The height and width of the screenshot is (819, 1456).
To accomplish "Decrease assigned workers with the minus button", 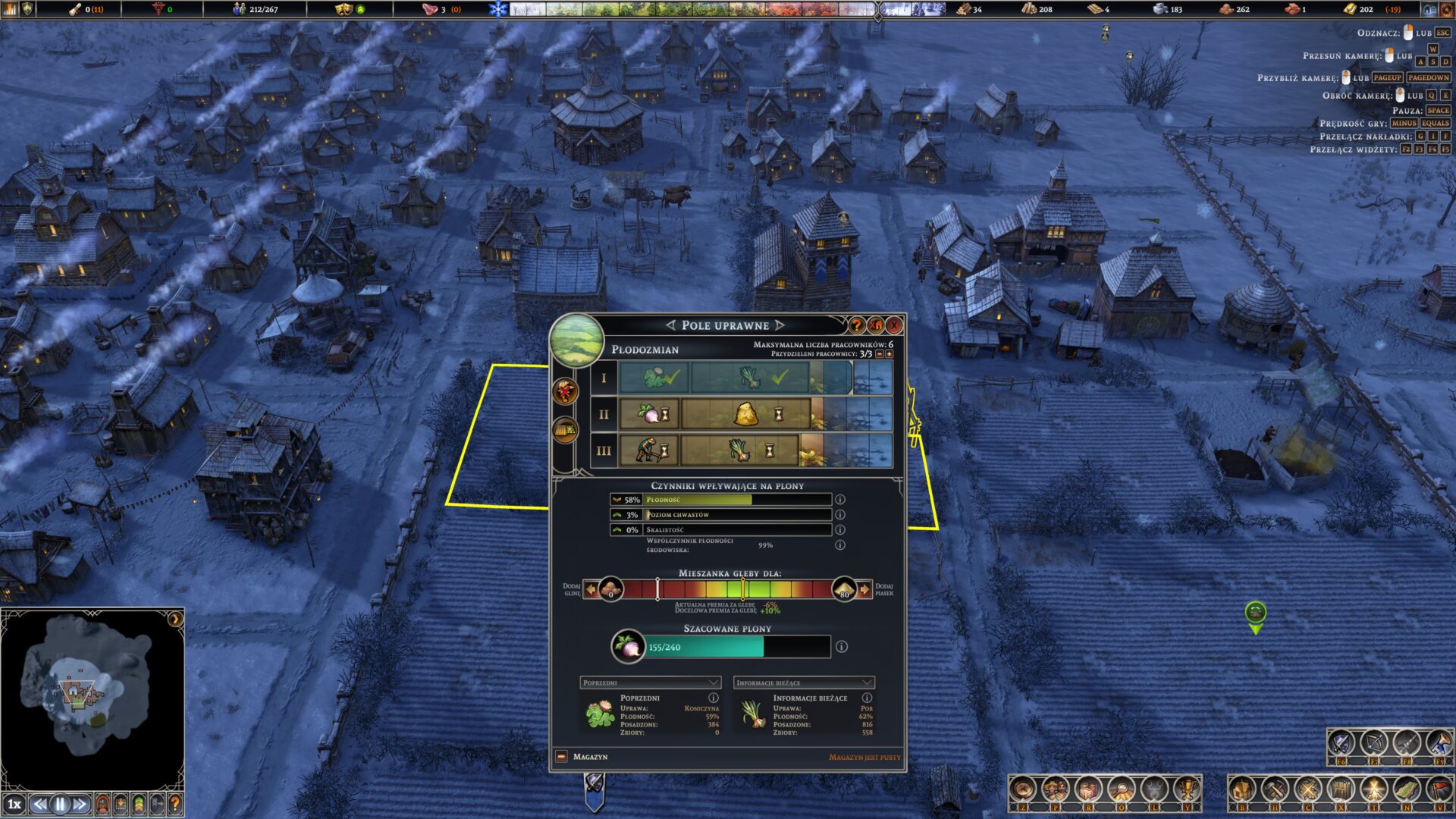I will click(880, 354).
